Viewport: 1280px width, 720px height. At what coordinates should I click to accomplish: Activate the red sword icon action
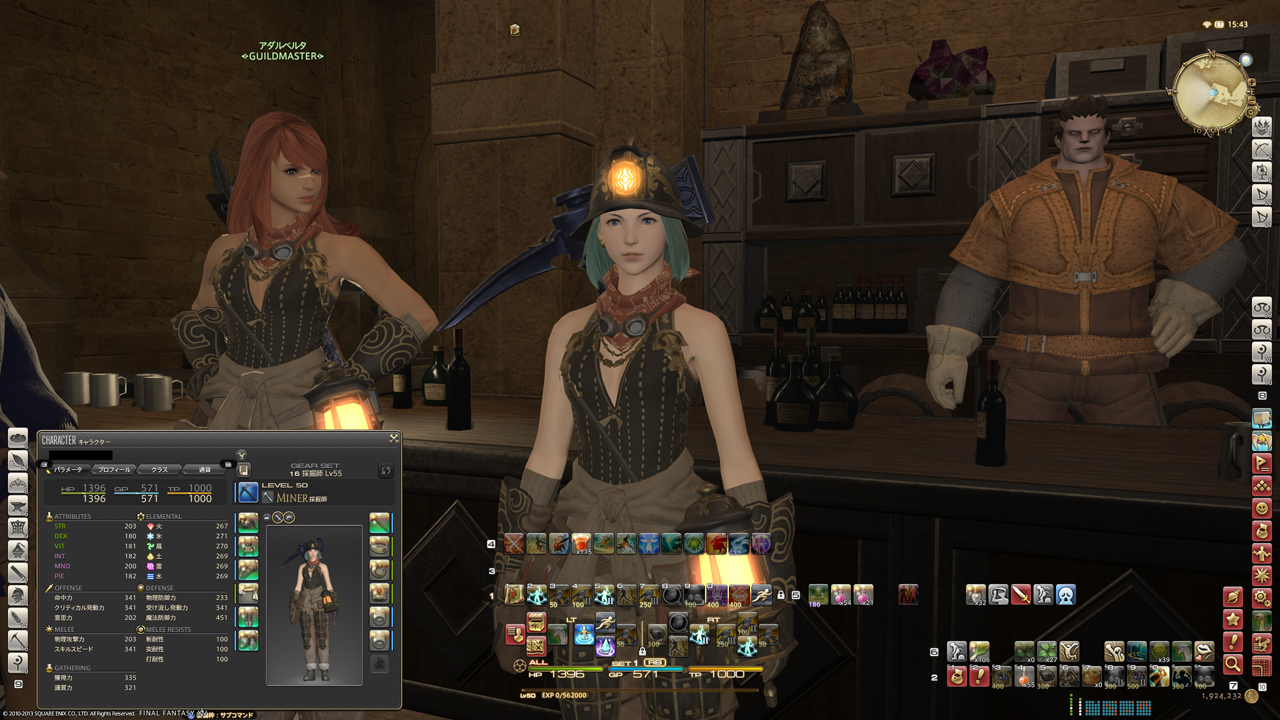[1021, 595]
